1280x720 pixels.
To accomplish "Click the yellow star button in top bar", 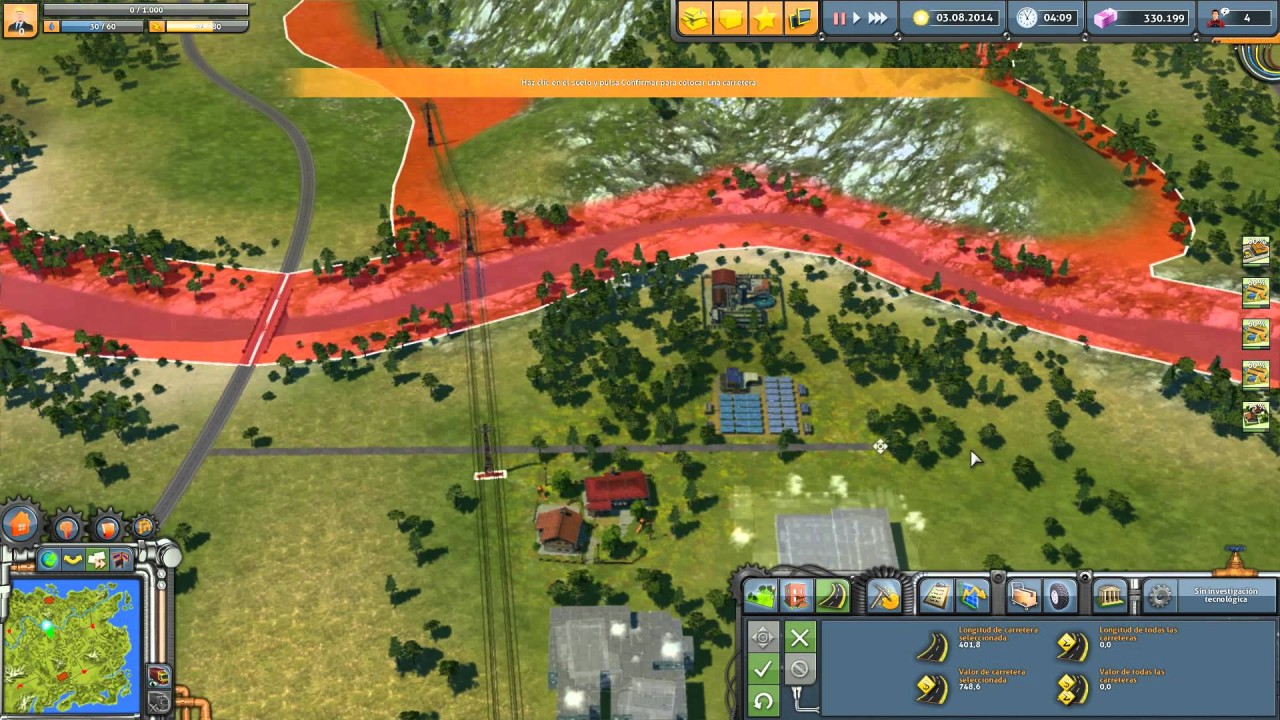I will 765,18.
